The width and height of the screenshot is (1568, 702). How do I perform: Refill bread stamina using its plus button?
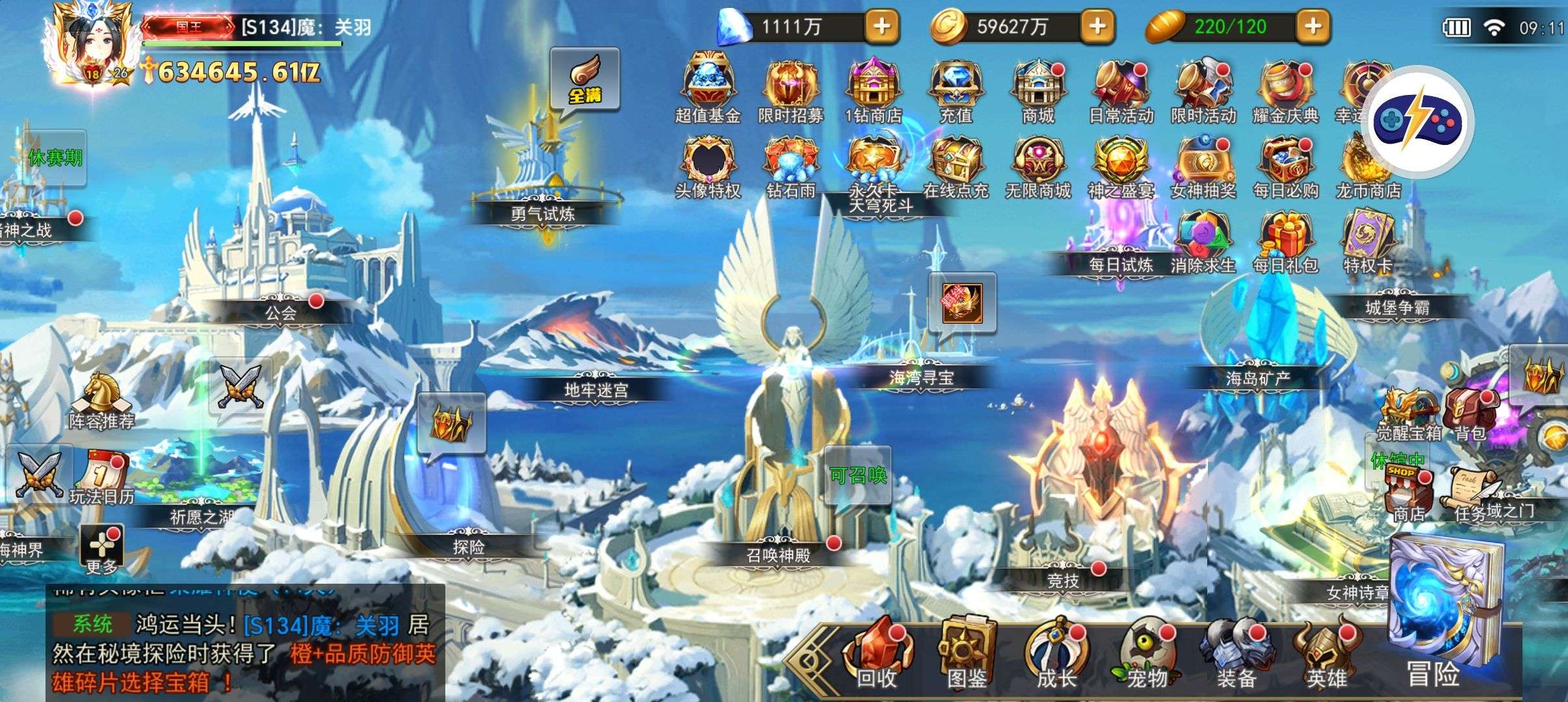(1313, 27)
